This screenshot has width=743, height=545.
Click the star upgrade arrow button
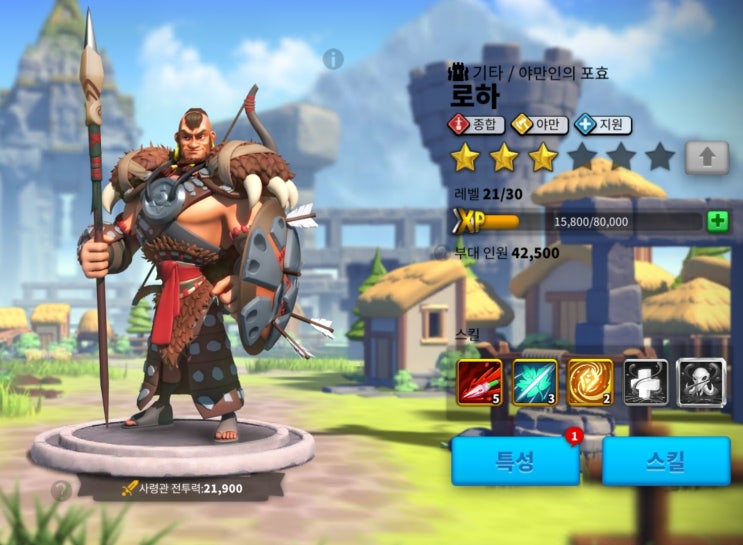[x=706, y=158]
